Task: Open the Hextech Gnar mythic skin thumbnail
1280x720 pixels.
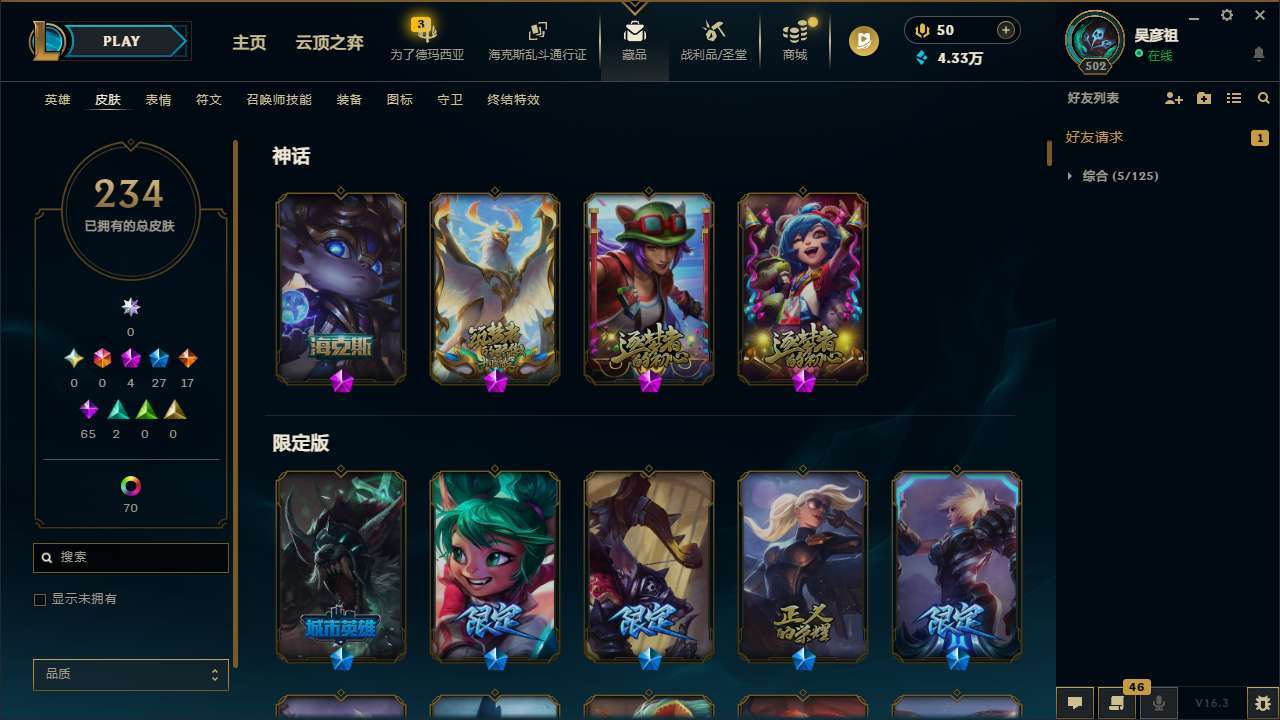Action: click(341, 288)
